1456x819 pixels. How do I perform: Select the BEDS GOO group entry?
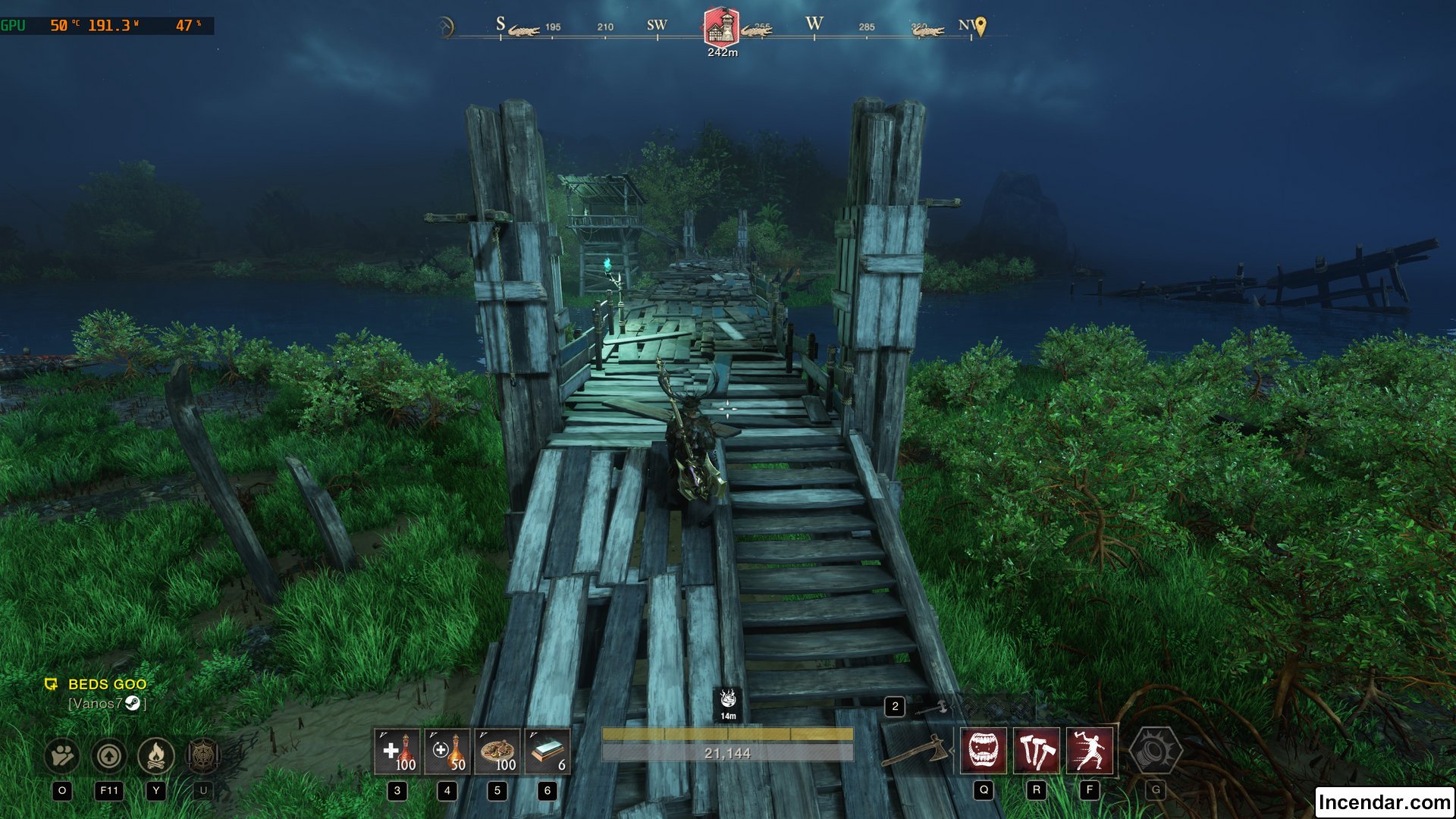[x=107, y=684]
